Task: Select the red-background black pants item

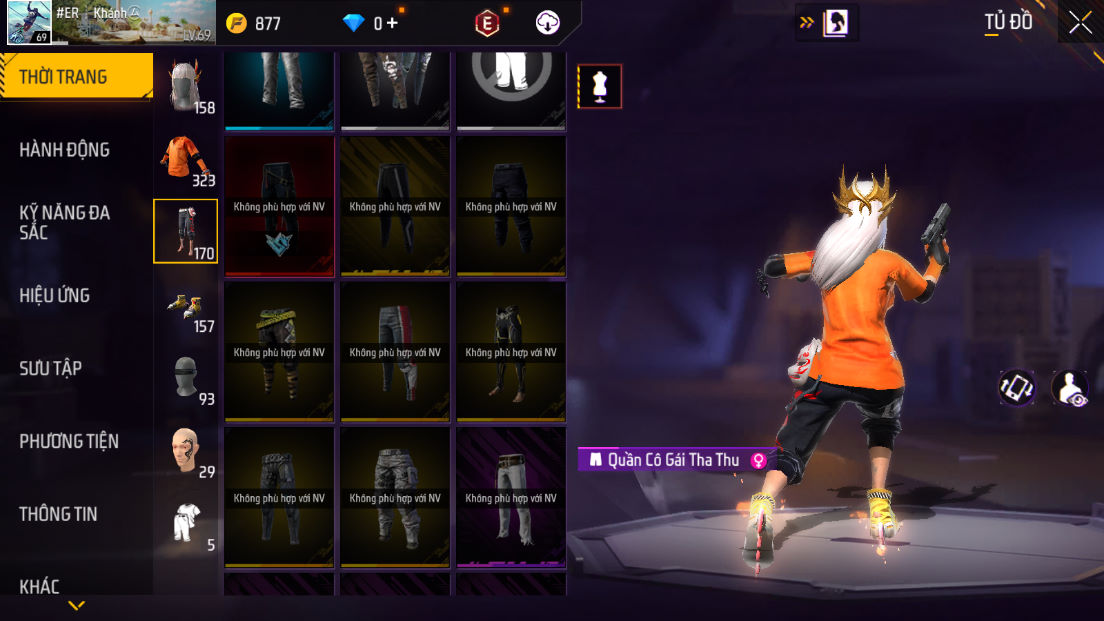Action: pos(279,206)
